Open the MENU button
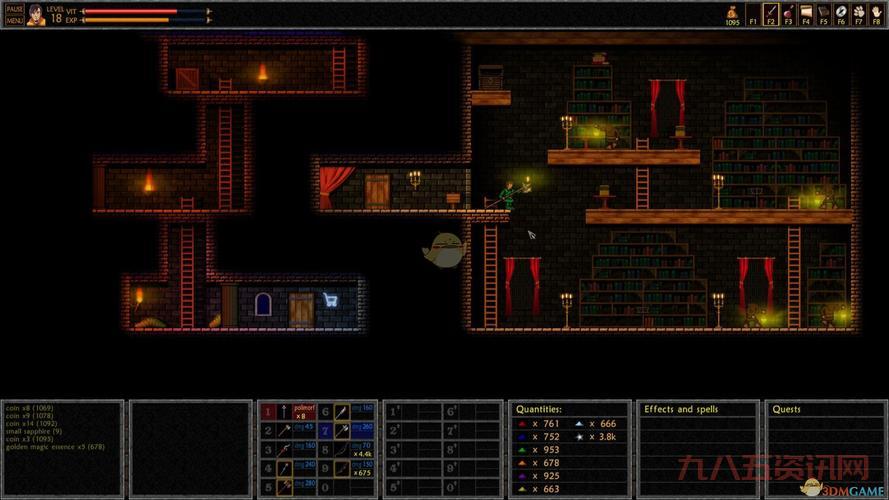Screen dimensions: 889x500 point(14,19)
